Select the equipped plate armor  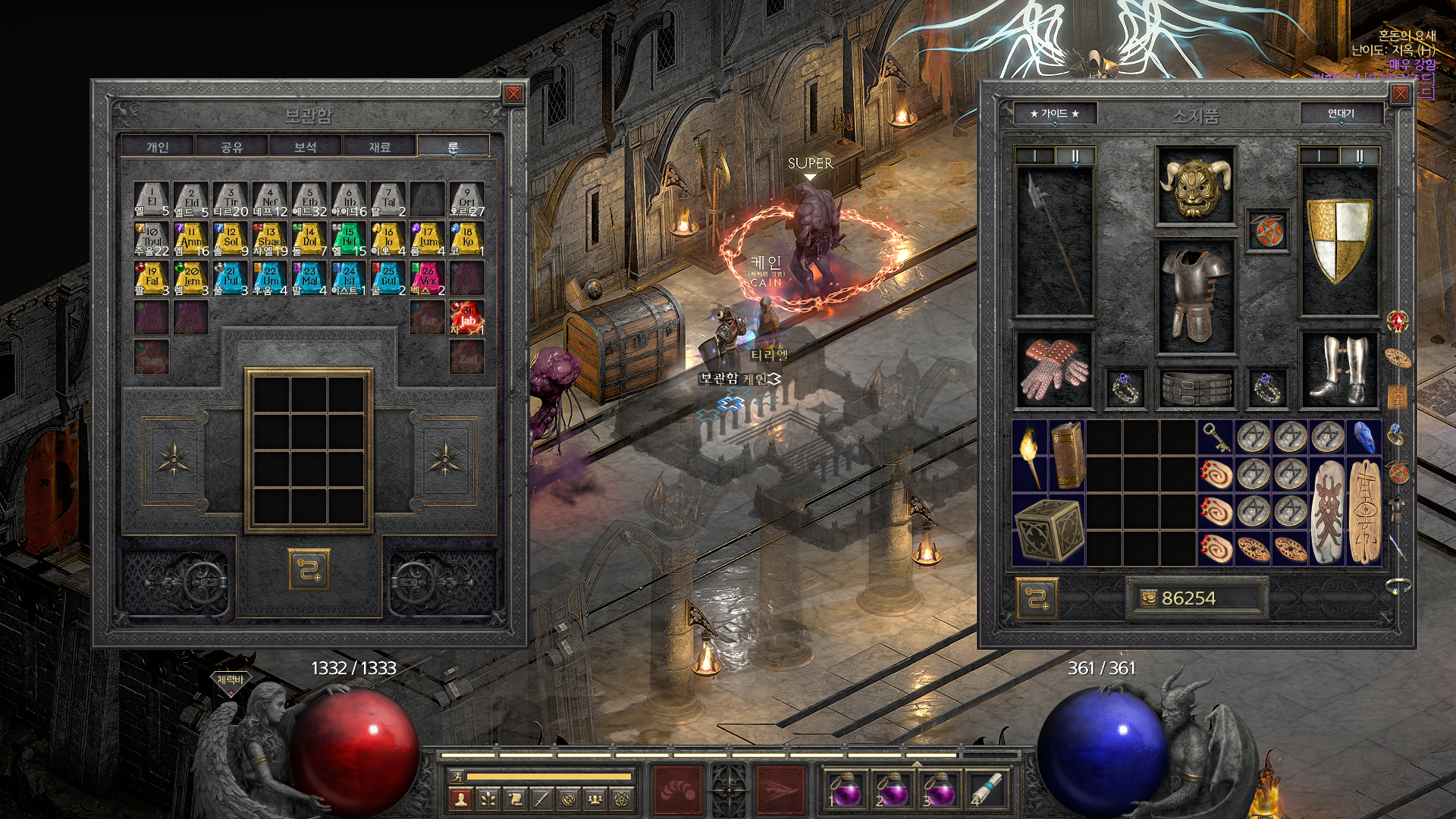coord(1195,294)
